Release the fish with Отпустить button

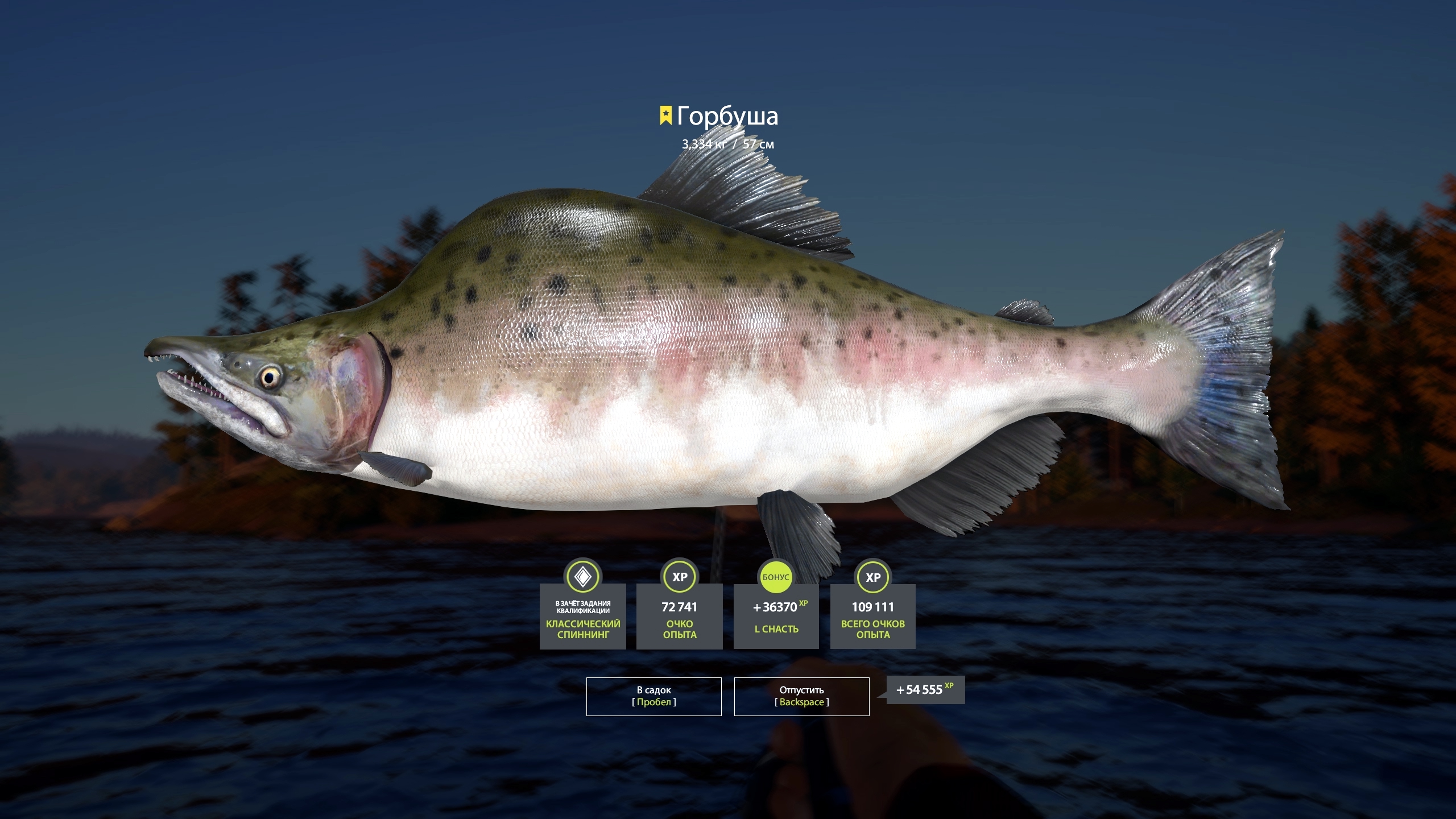(801, 696)
